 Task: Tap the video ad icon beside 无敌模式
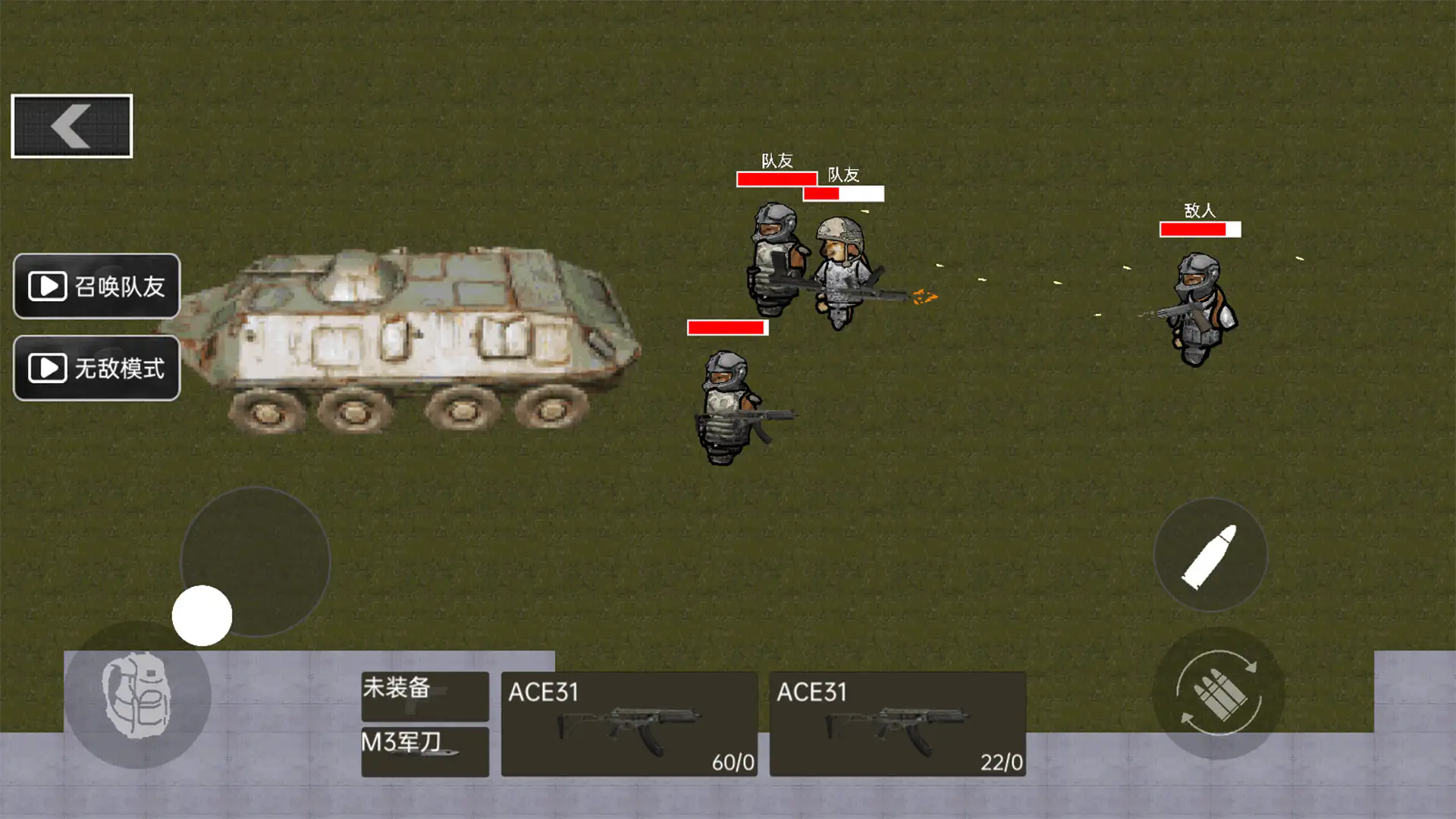[x=47, y=369]
